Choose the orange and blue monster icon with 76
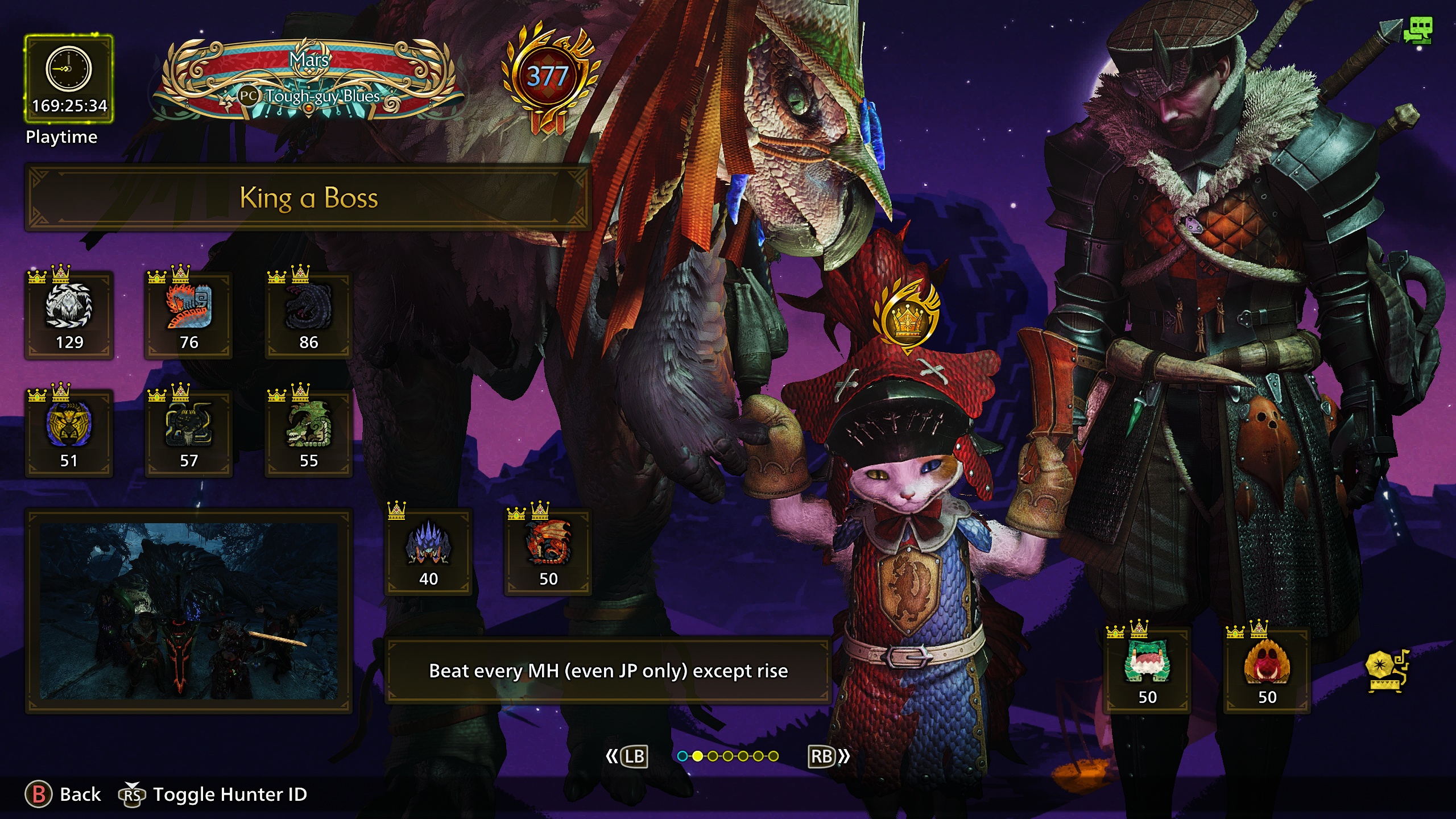The width and height of the screenshot is (1456, 819). (189, 315)
